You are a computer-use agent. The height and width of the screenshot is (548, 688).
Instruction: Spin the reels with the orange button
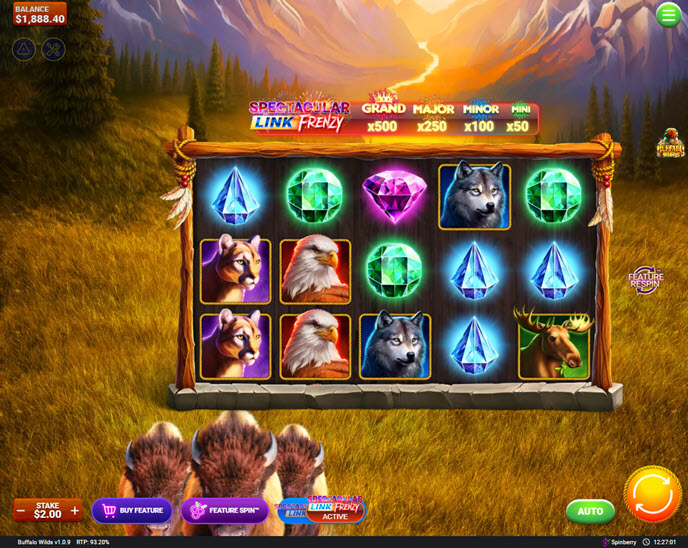(653, 495)
